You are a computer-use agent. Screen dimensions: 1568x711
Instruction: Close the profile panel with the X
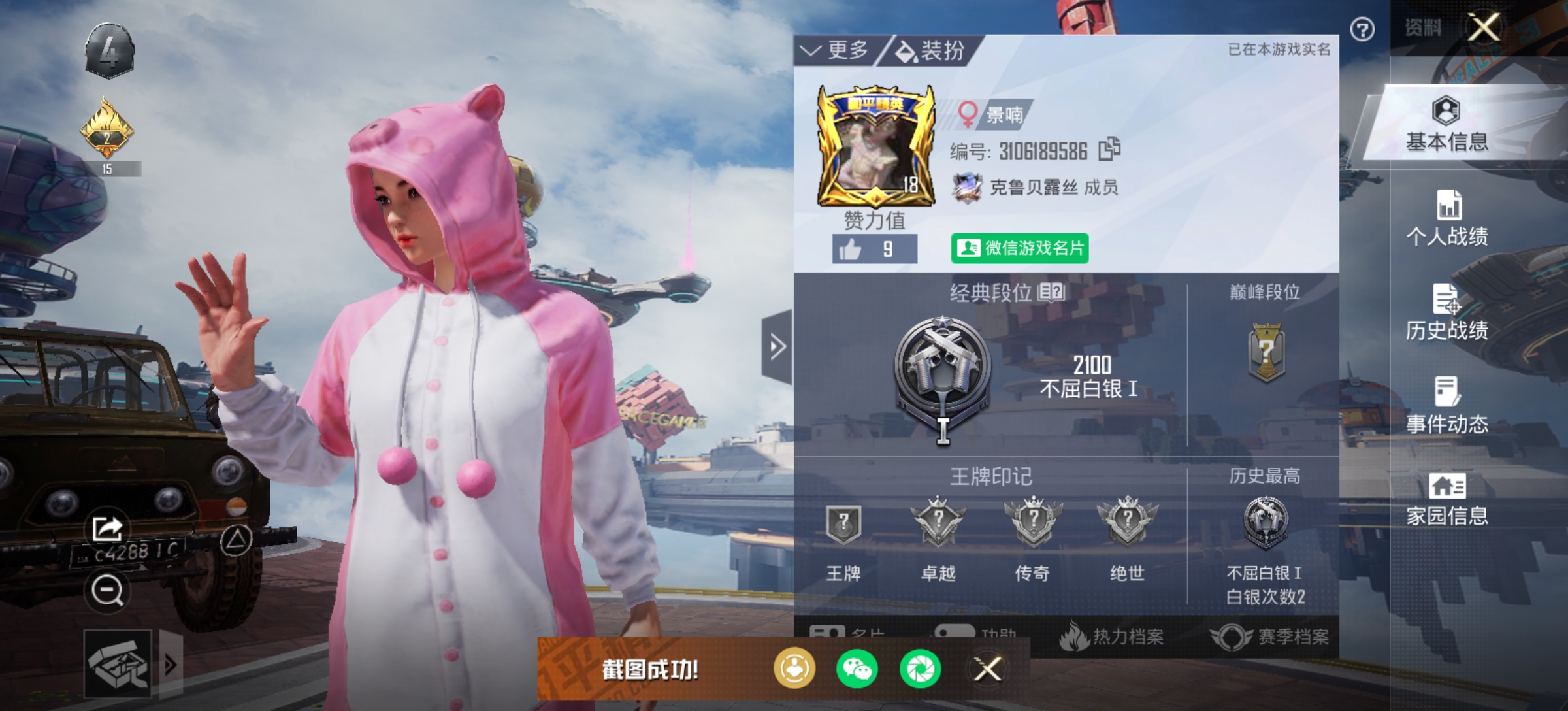click(x=1484, y=27)
